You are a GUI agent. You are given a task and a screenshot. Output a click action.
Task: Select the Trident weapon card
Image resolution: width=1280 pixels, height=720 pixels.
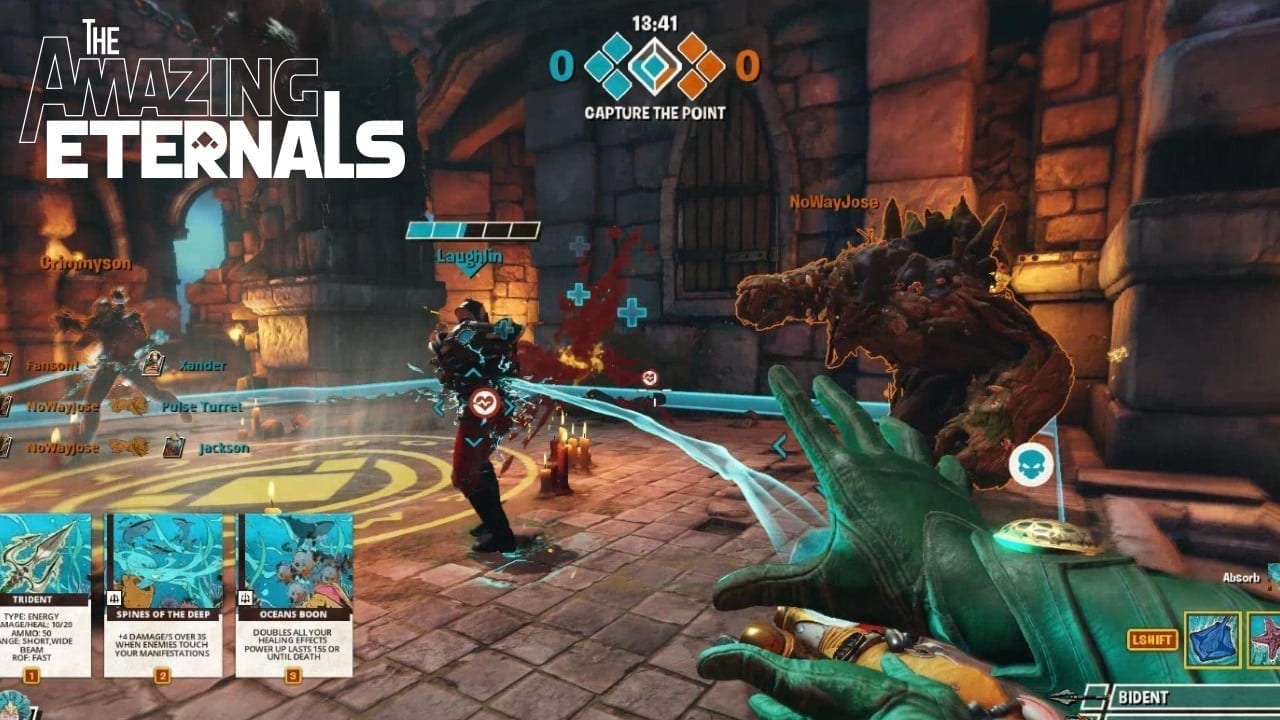point(45,595)
